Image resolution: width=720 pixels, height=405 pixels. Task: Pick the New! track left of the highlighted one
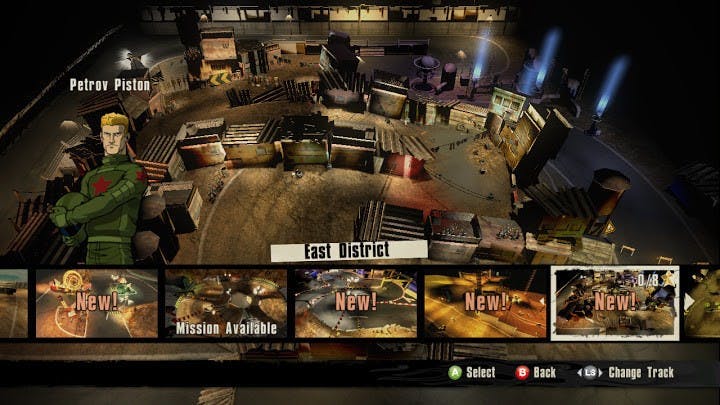pyautogui.click(x=485, y=303)
